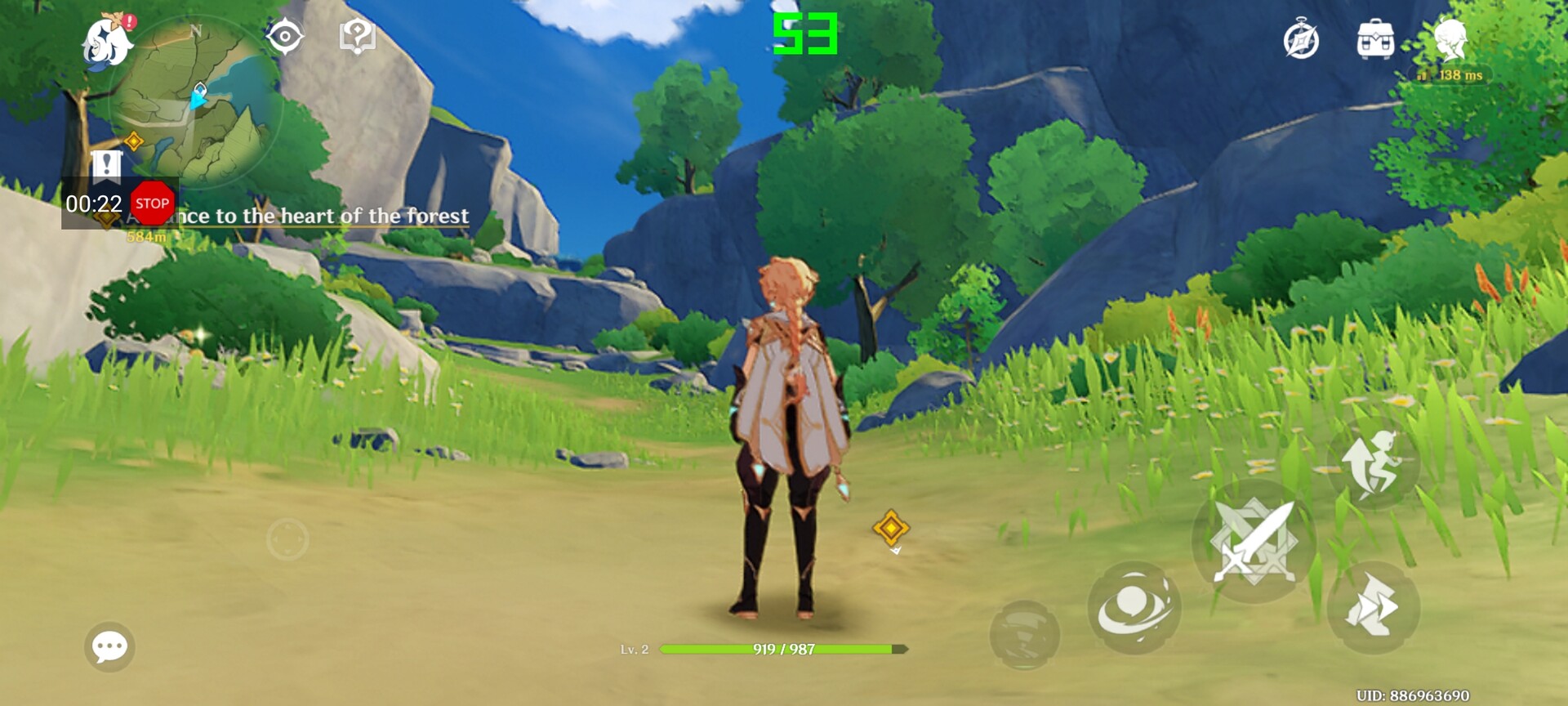Open the tutorial question-mark icon
Image resolution: width=1568 pixels, height=706 pixels.
(357, 37)
